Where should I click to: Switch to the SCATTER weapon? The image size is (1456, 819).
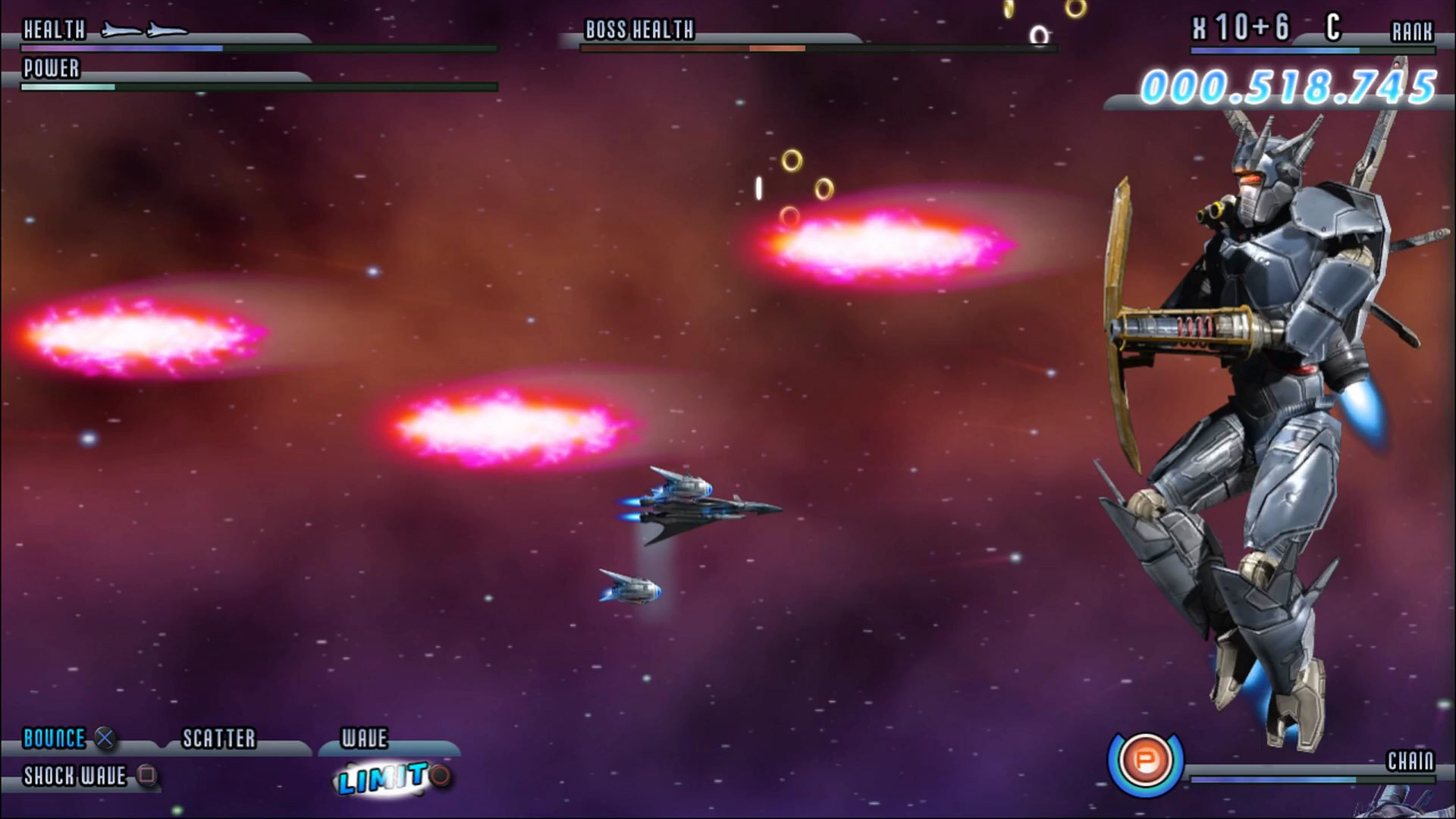[218, 736]
